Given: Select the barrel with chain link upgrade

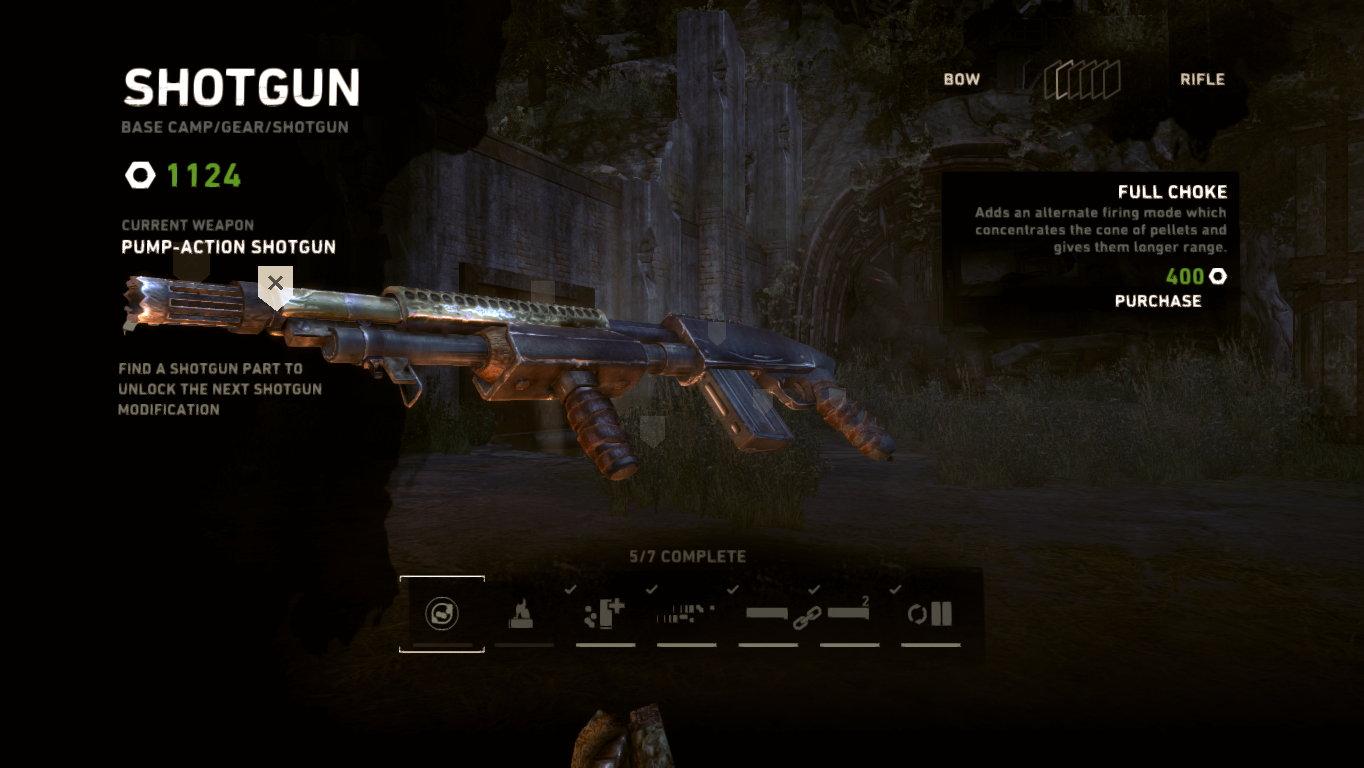Looking at the screenshot, I should click(x=768, y=614).
